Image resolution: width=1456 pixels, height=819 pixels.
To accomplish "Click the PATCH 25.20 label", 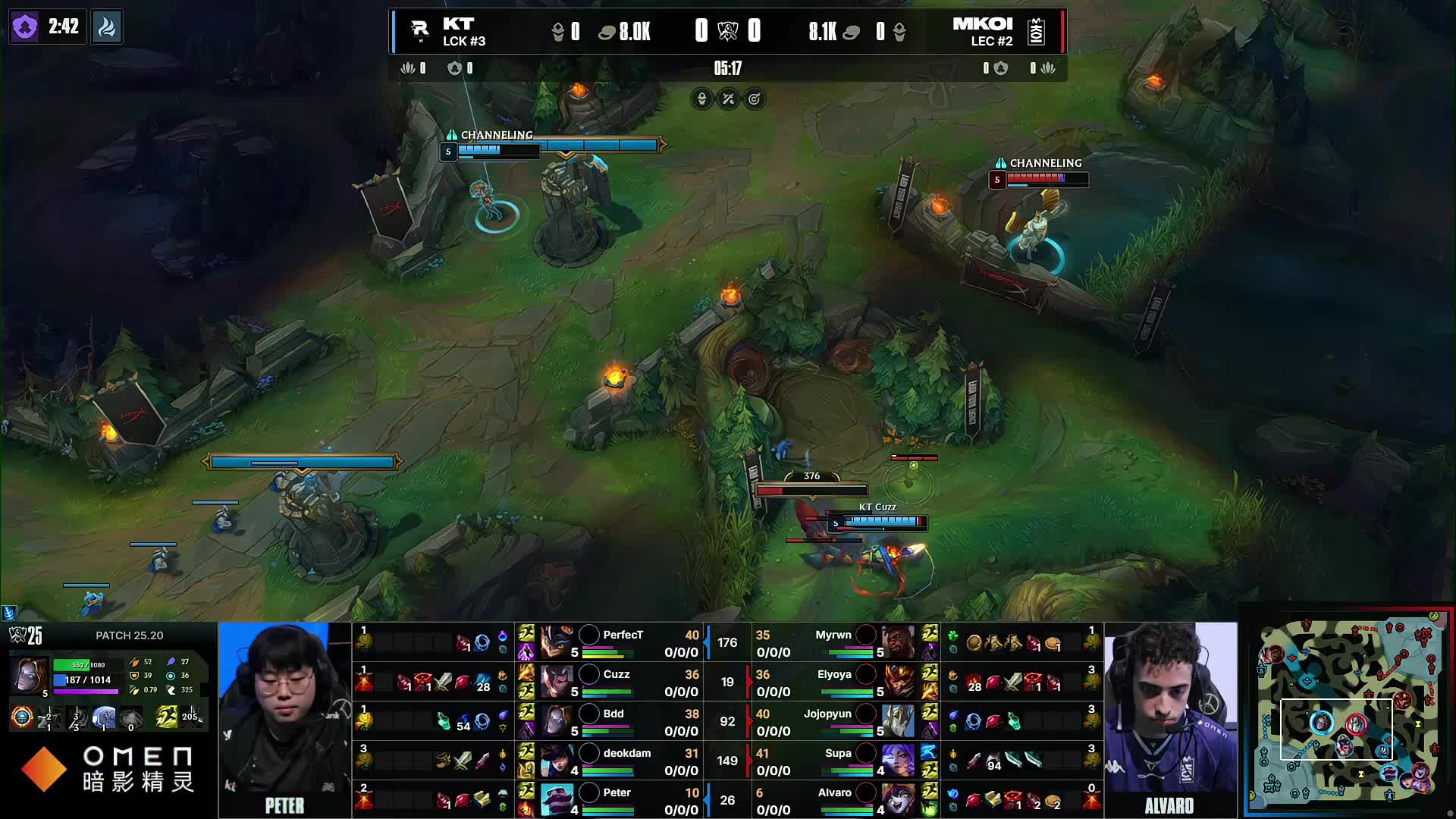I will [129, 635].
